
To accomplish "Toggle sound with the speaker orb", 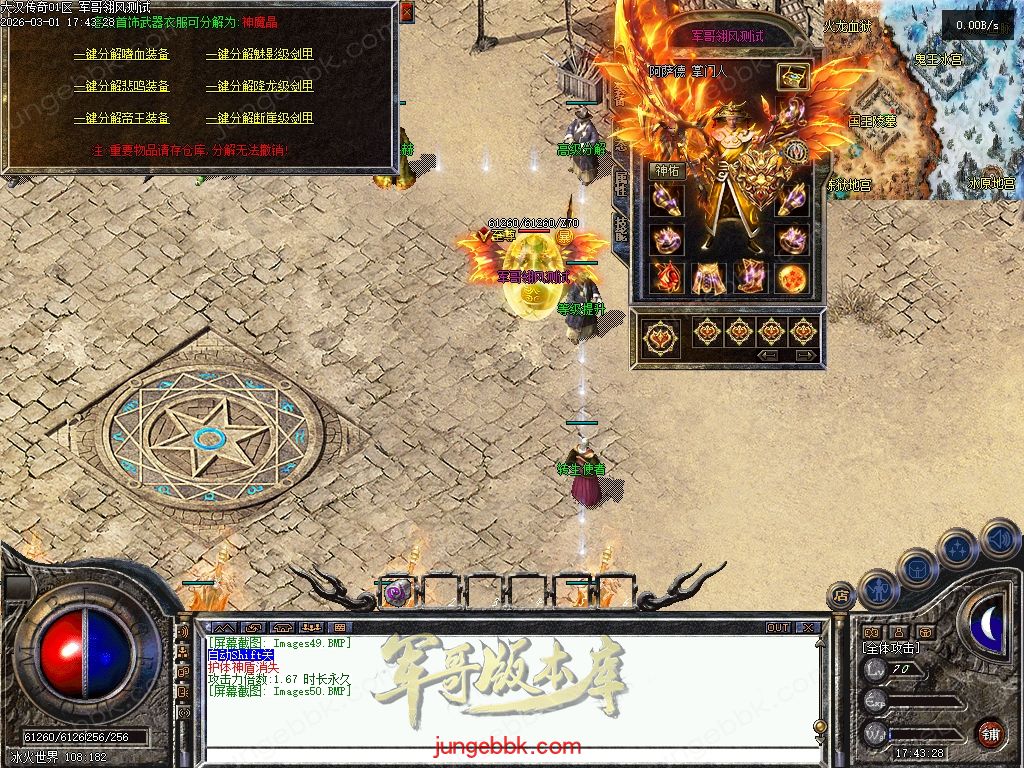I will (999, 538).
